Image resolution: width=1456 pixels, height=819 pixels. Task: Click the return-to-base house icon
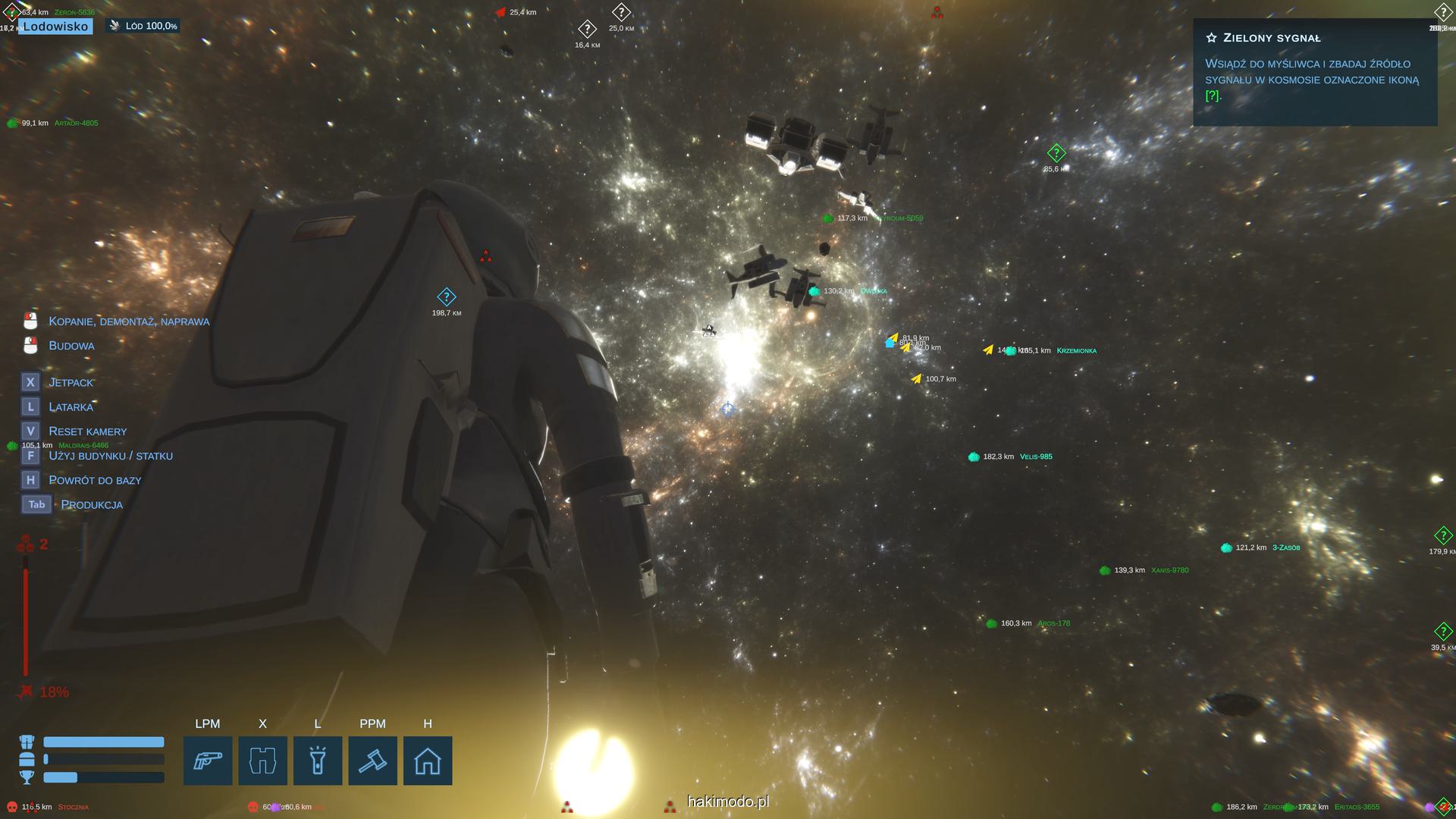pyautogui.click(x=428, y=761)
